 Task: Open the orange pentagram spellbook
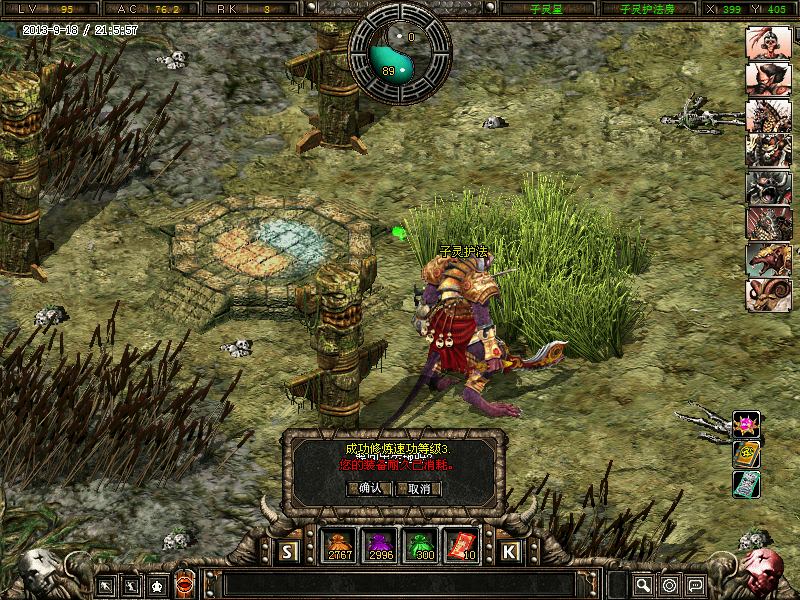coord(746,454)
